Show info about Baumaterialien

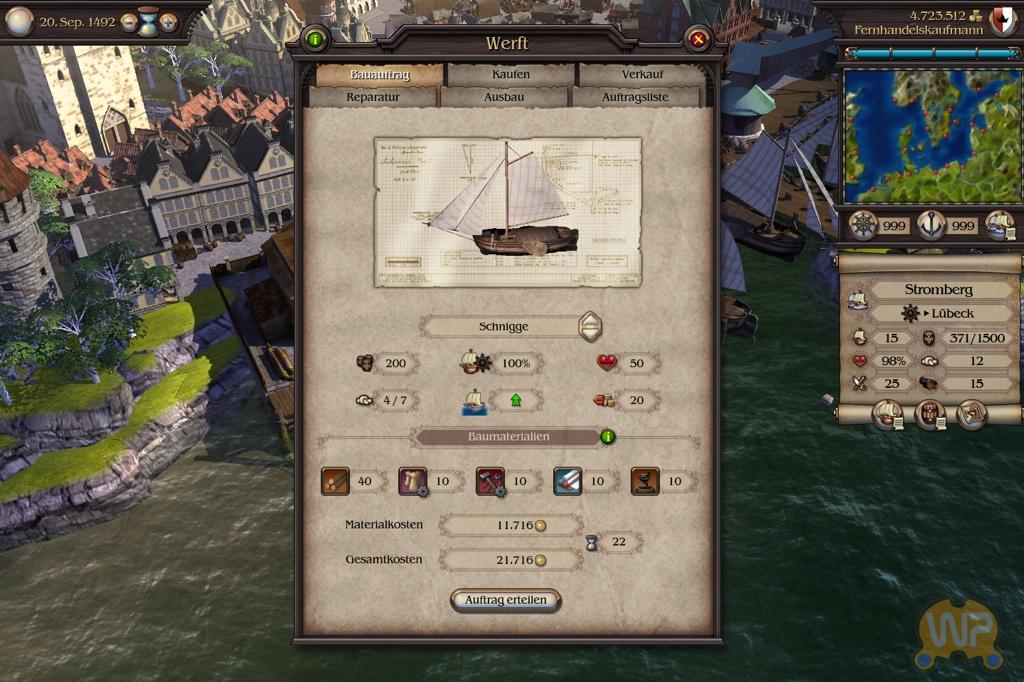point(607,436)
